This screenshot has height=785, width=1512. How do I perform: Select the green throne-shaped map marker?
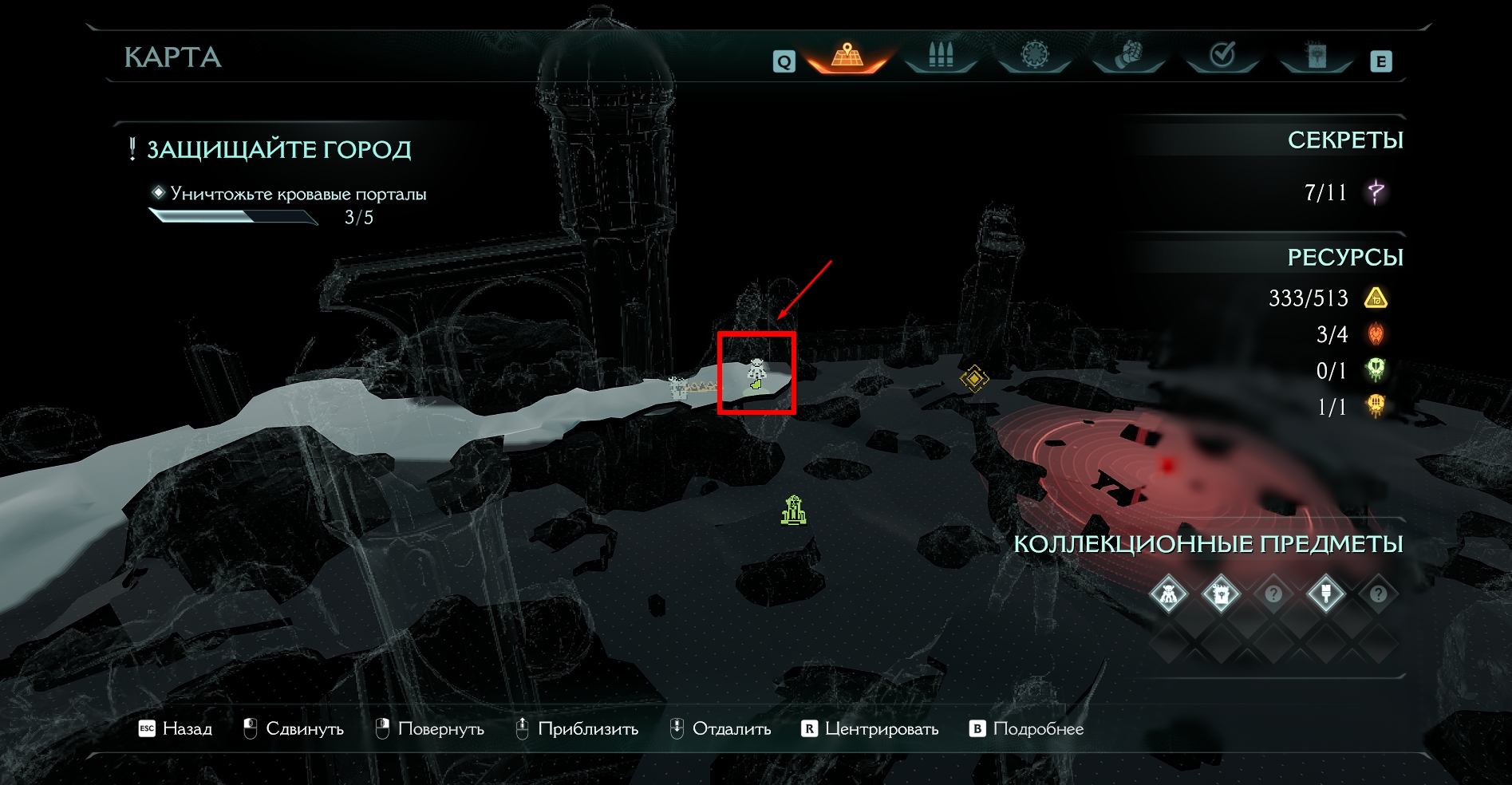[794, 511]
